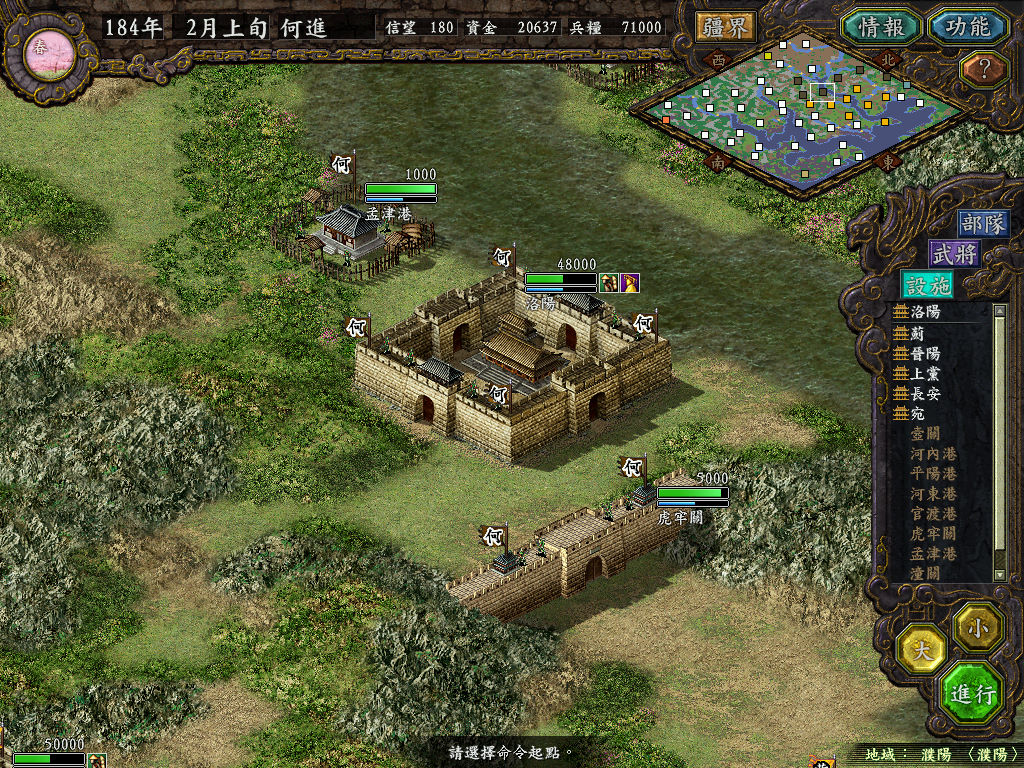Pick 長安 in the facilities list
1024x768 pixels.
coord(925,393)
